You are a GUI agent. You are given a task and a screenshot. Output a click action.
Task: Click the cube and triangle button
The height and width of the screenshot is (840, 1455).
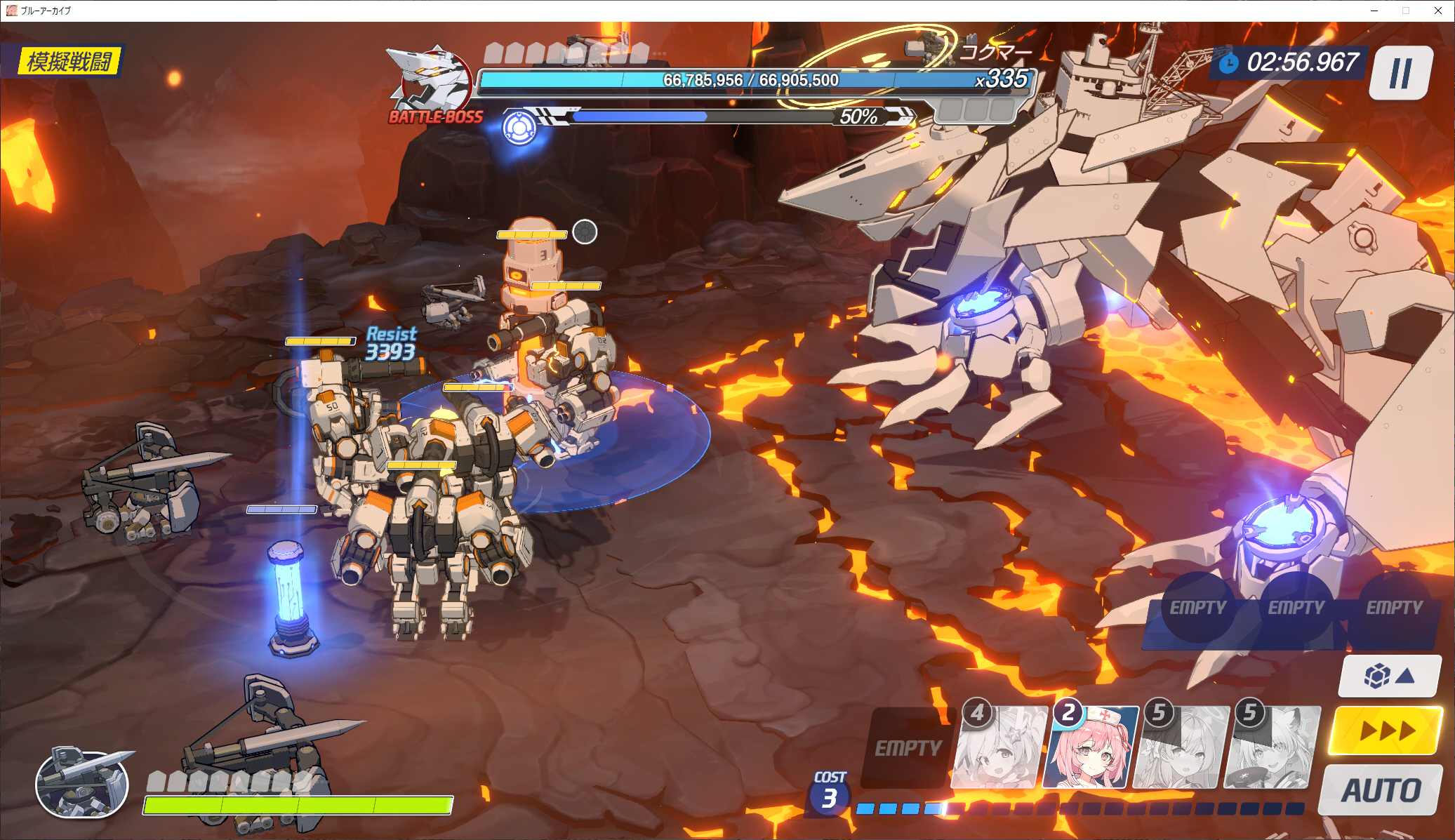1390,676
